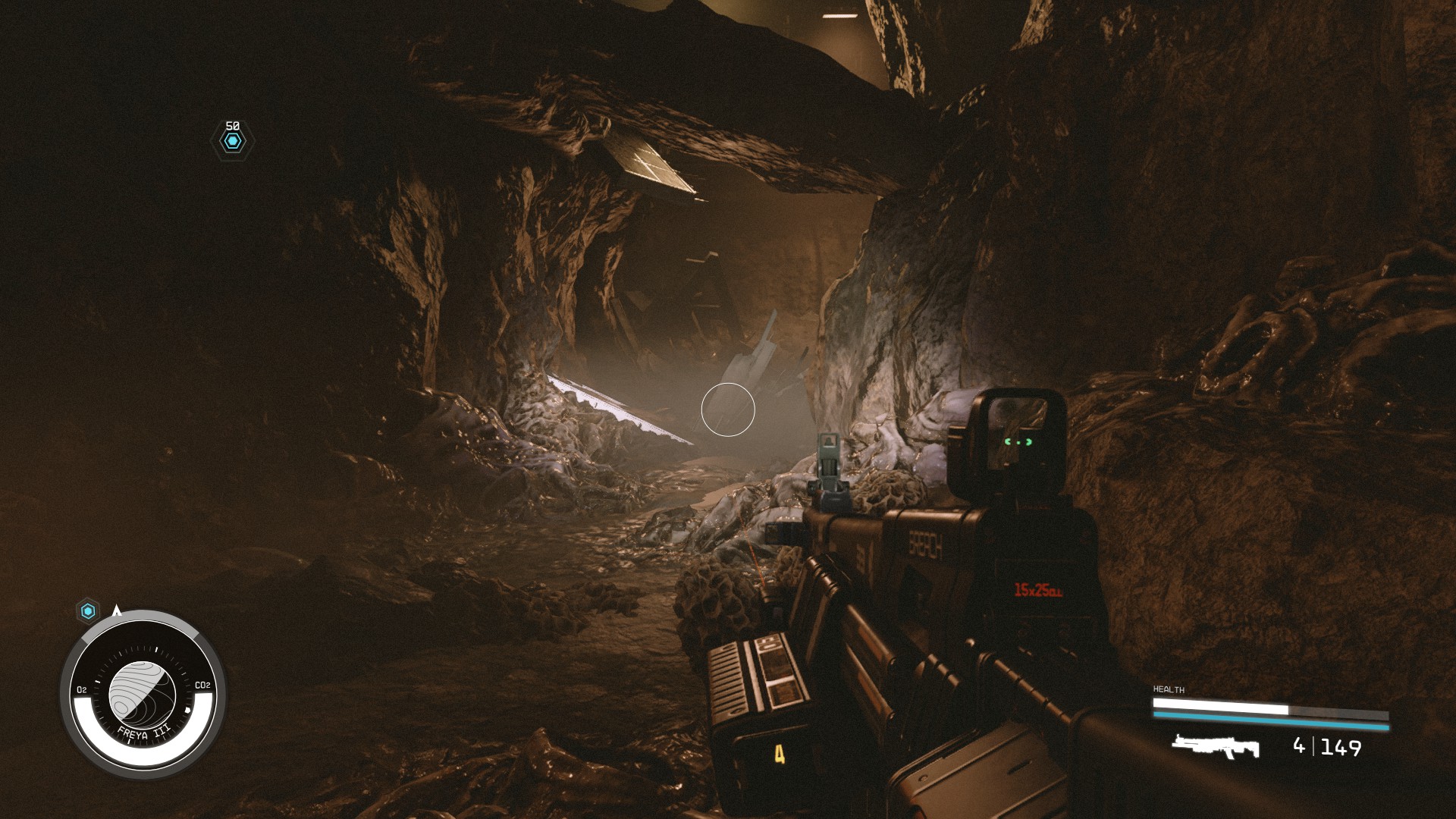The height and width of the screenshot is (819, 1456).
Task: Select the FREYA III planet name label
Action: click(x=144, y=731)
